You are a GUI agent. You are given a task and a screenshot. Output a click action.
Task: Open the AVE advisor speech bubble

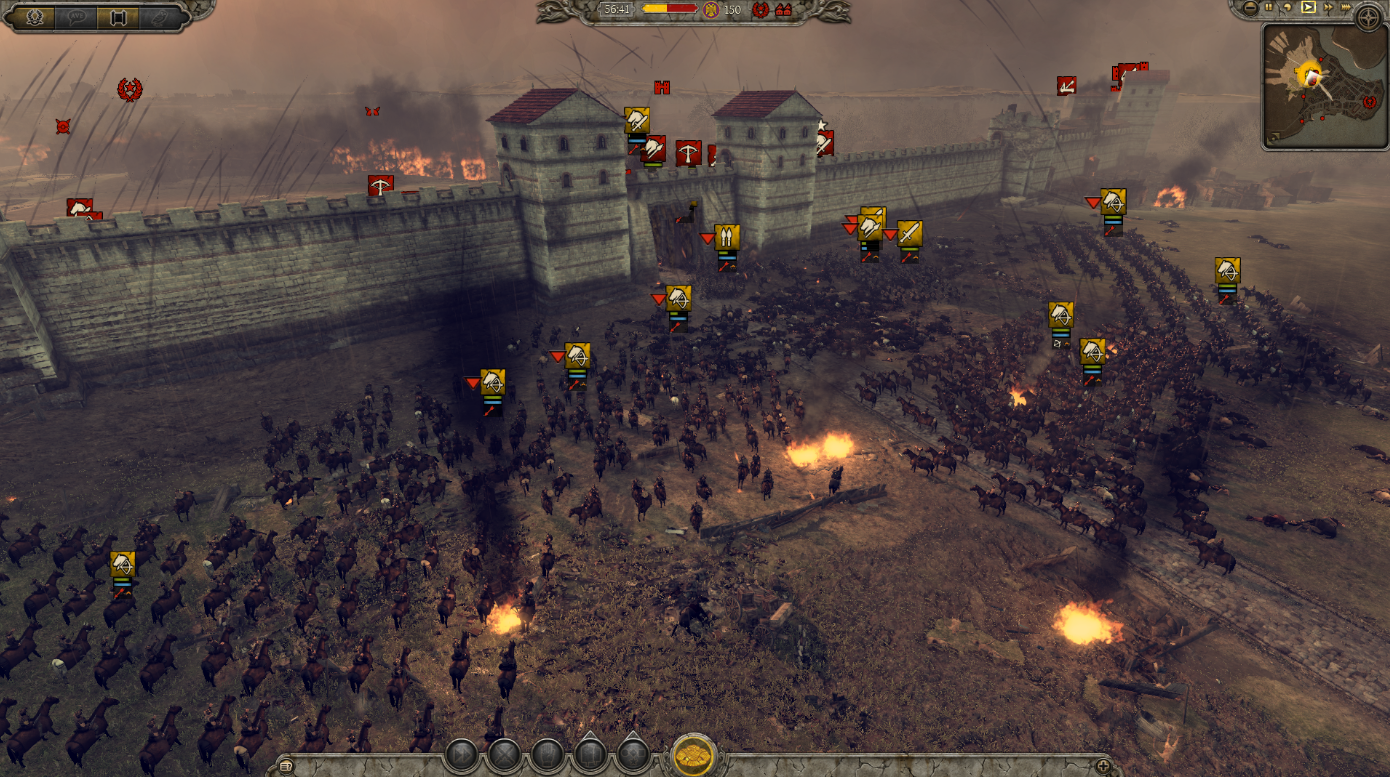click(x=78, y=17)
